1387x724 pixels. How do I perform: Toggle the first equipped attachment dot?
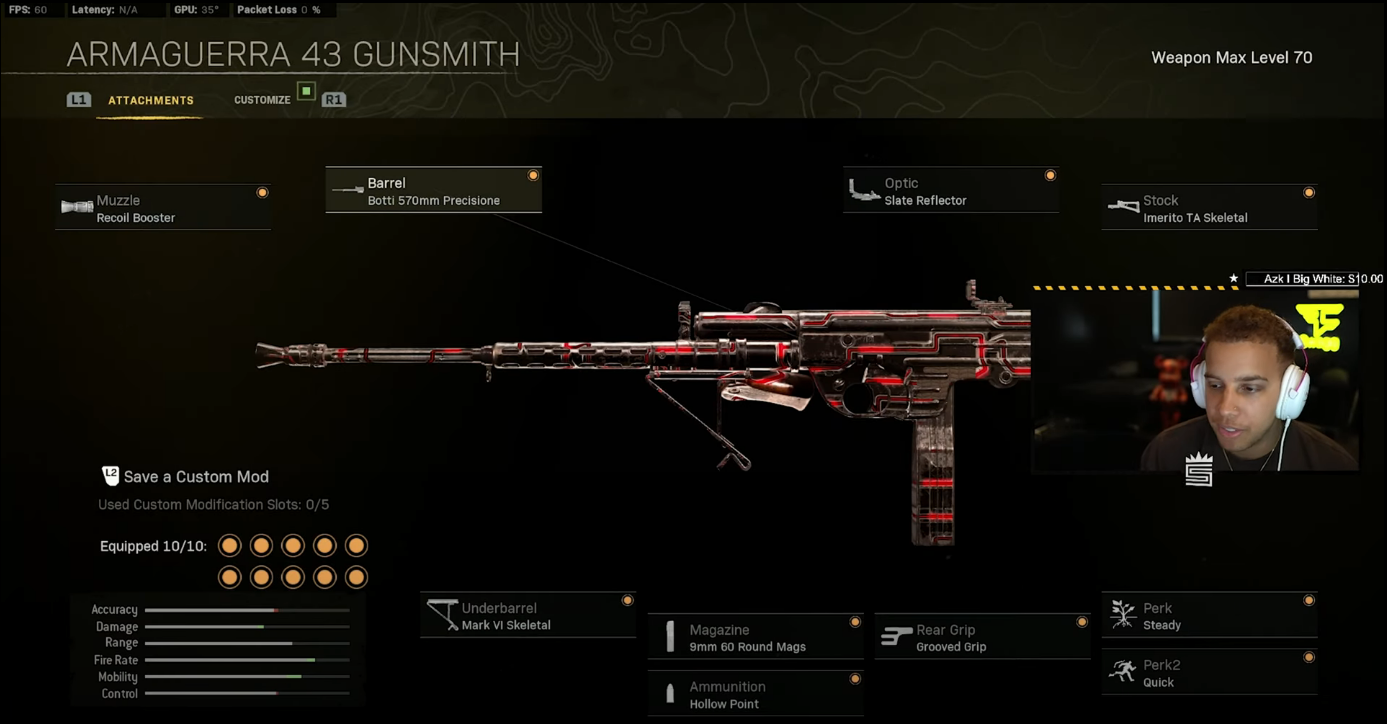pos(229,545)
